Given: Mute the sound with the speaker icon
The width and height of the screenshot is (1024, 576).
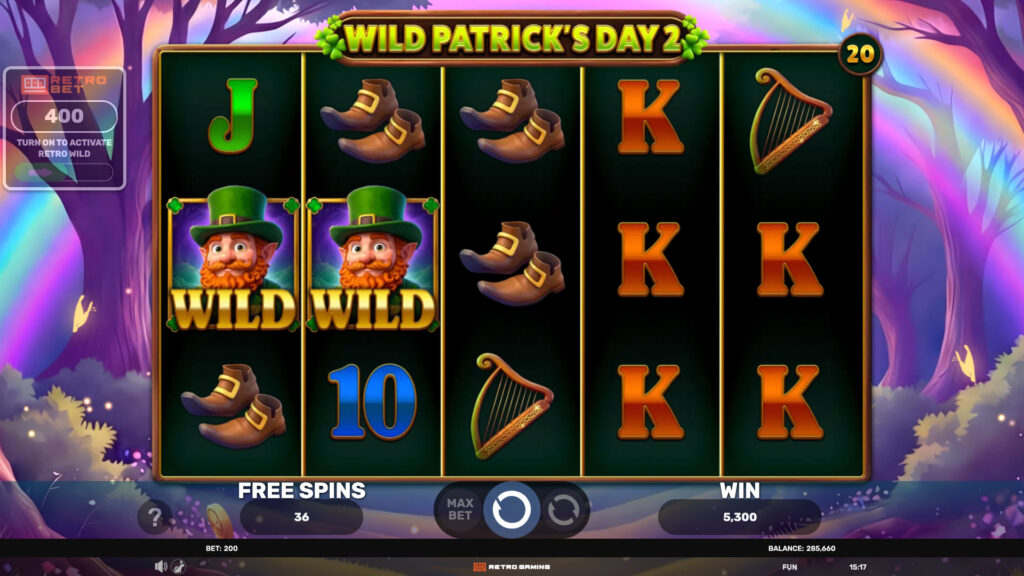Looking at the screenshot, I should coord(160,566).
